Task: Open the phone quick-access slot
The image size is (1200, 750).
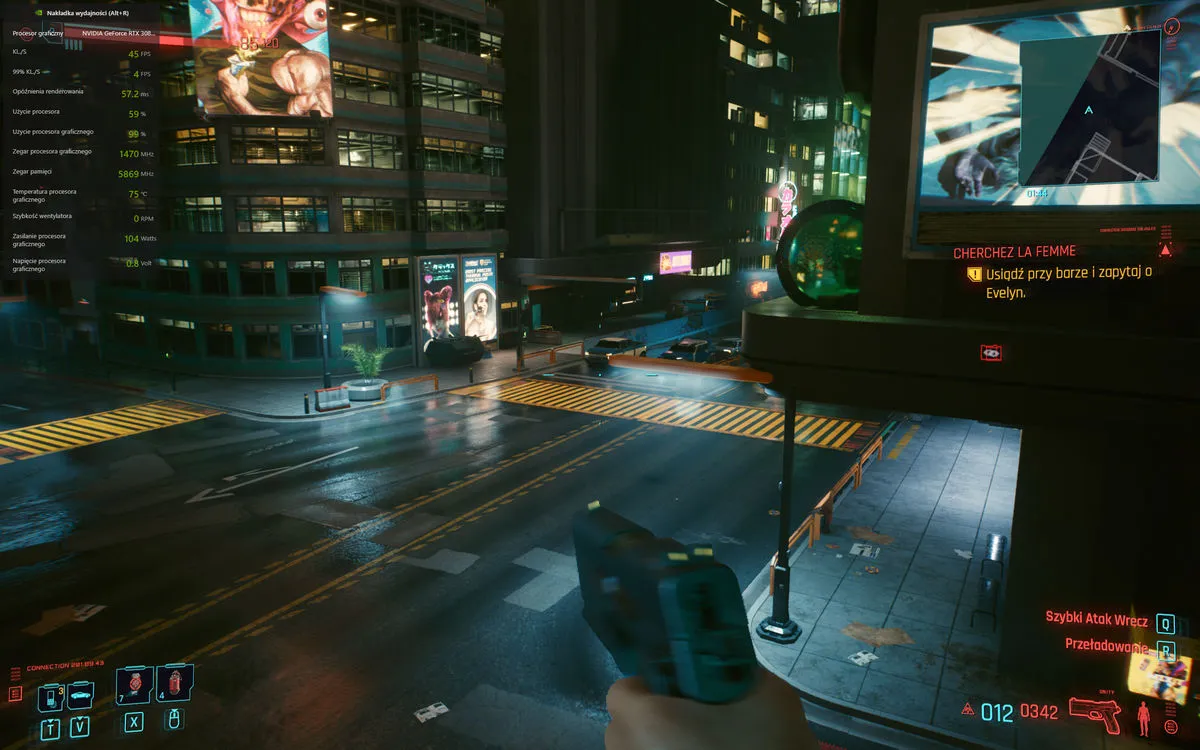Action: tap(50, 696)
